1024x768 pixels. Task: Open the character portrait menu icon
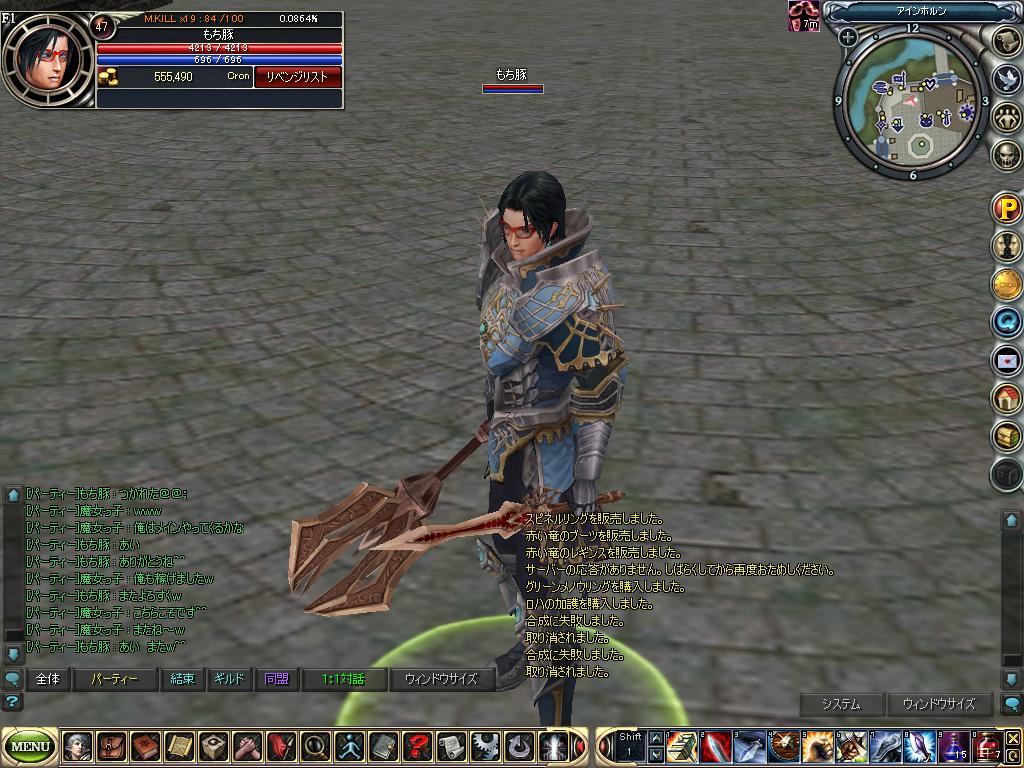(77, 746)
